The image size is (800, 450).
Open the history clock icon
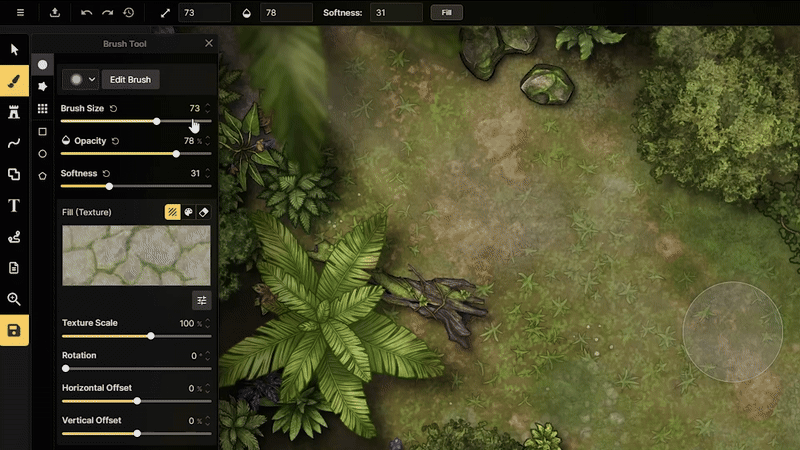129,13
